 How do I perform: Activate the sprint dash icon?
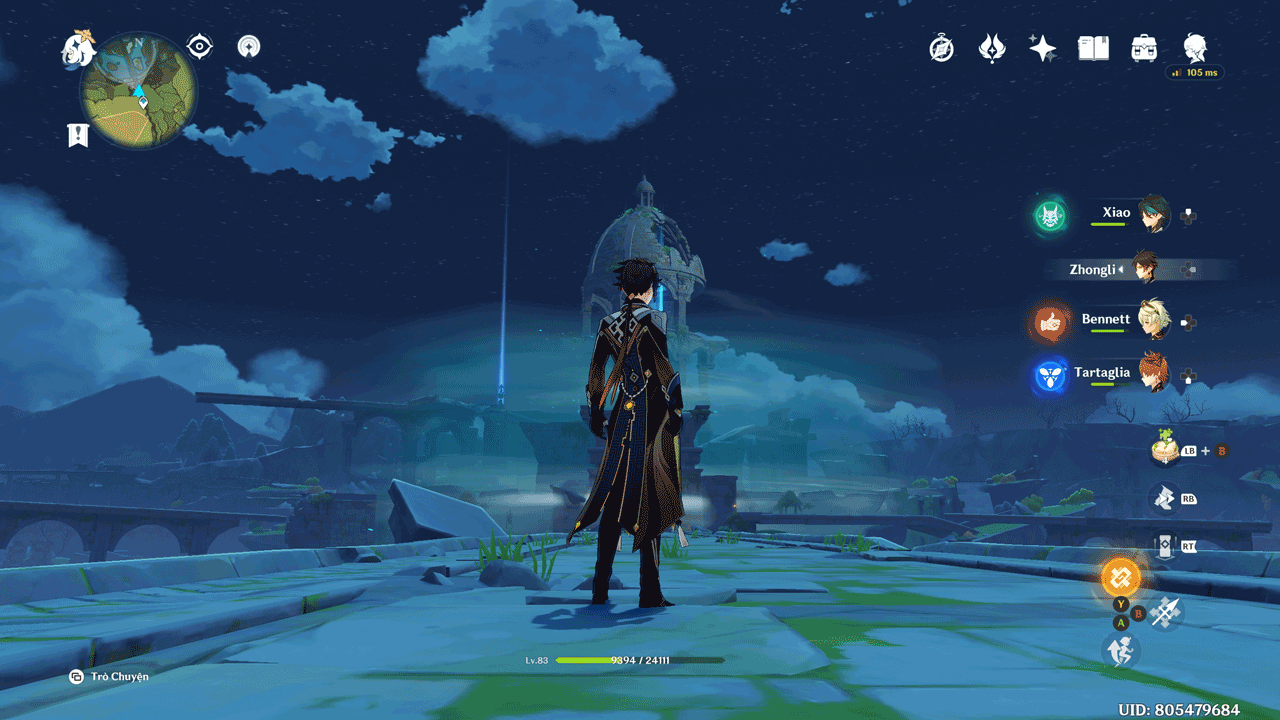coord(1121,651)
